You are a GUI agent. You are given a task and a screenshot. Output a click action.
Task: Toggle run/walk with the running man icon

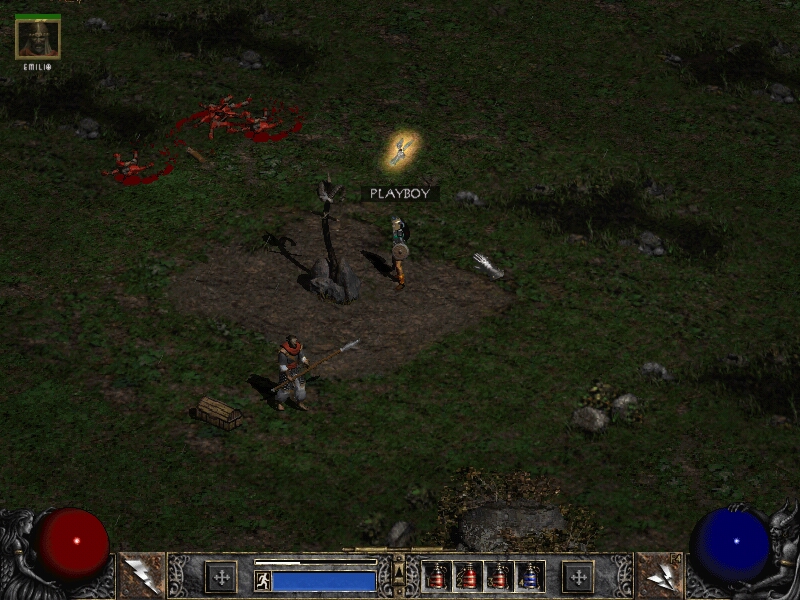pyautogui.click(x=263, y=581)
